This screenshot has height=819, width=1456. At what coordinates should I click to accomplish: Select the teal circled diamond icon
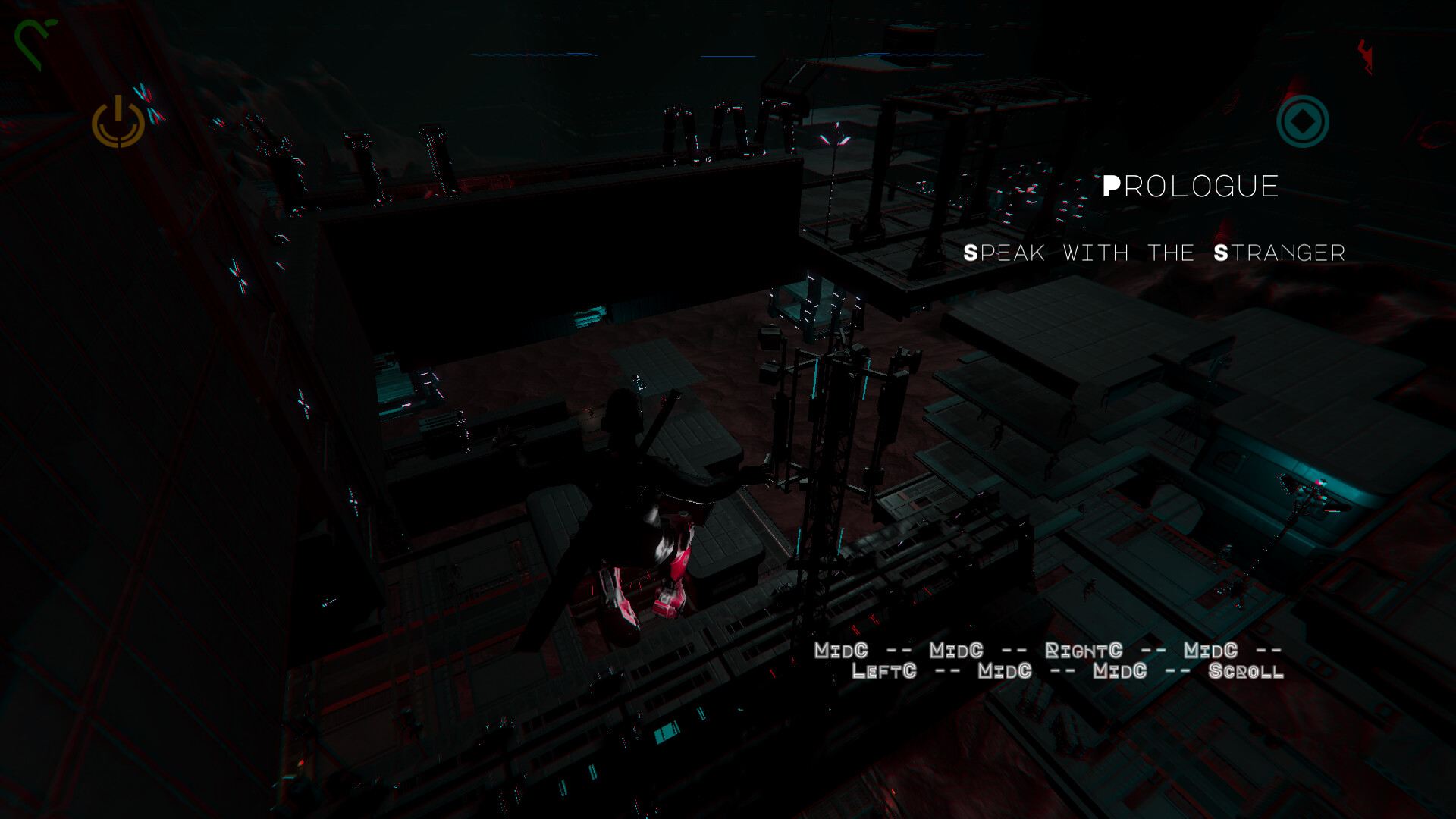coord(1302,121)
